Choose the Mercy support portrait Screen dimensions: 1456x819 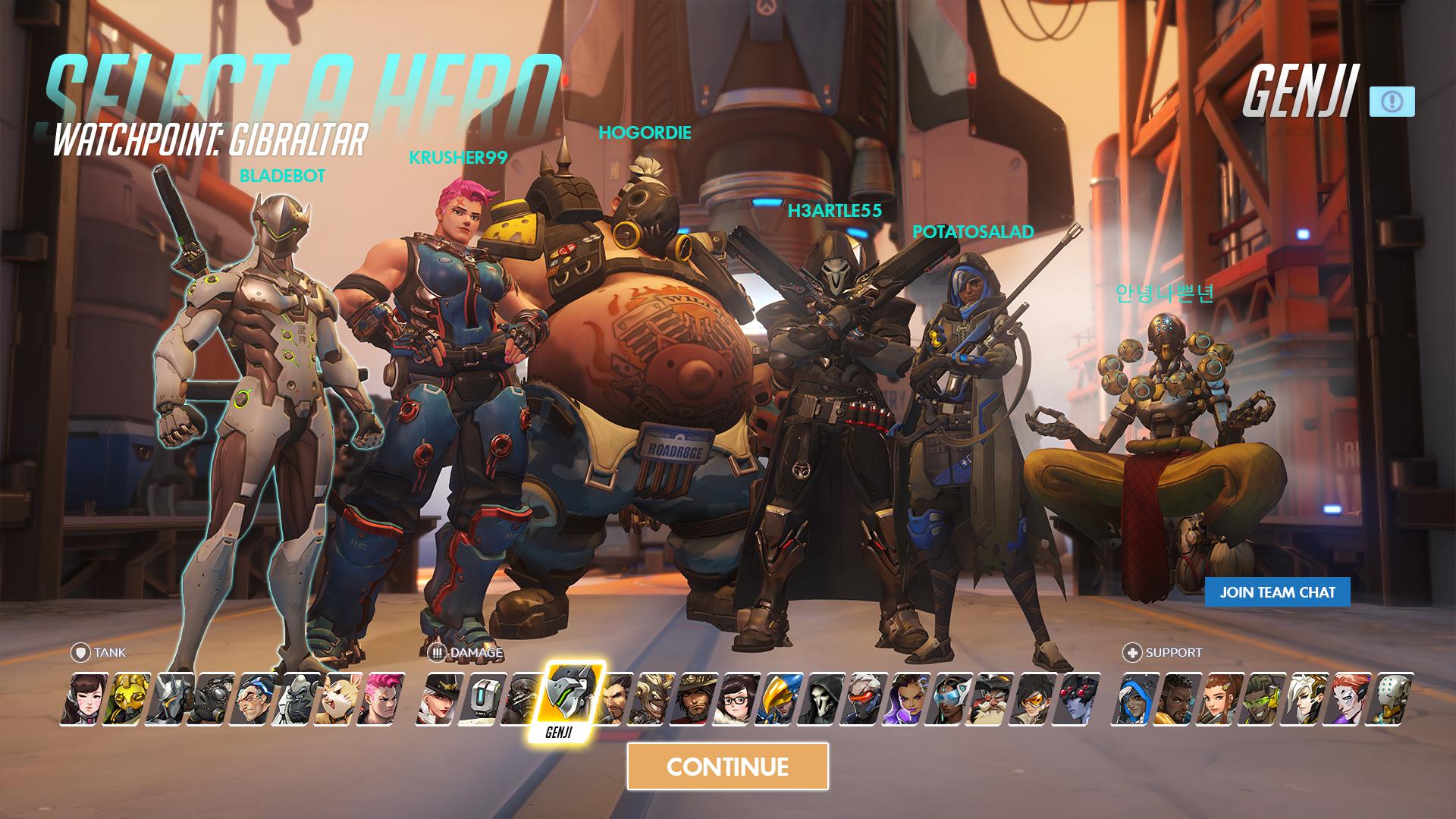click(x=1304, y=698)
